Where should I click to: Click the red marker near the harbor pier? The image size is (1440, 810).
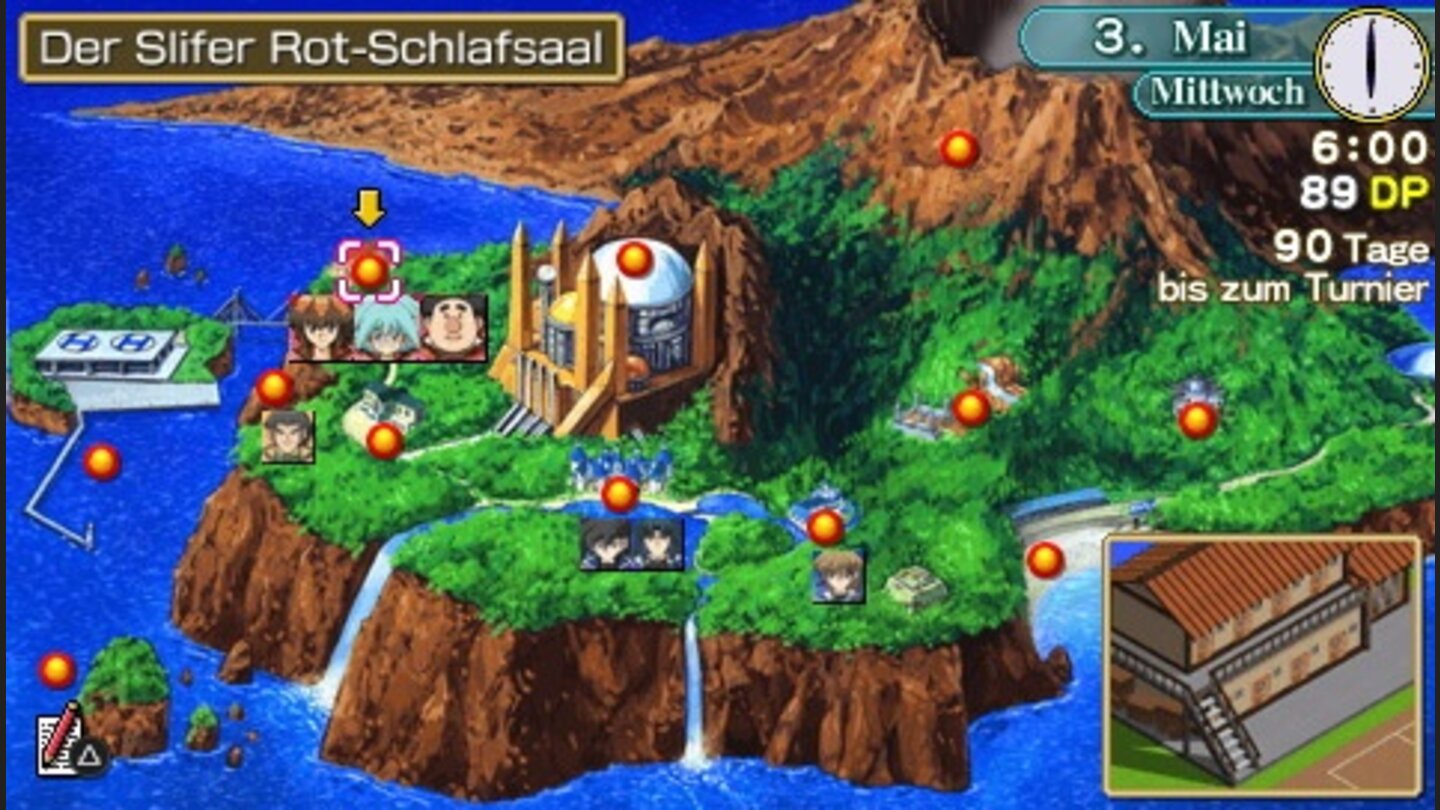pos(103,462)
